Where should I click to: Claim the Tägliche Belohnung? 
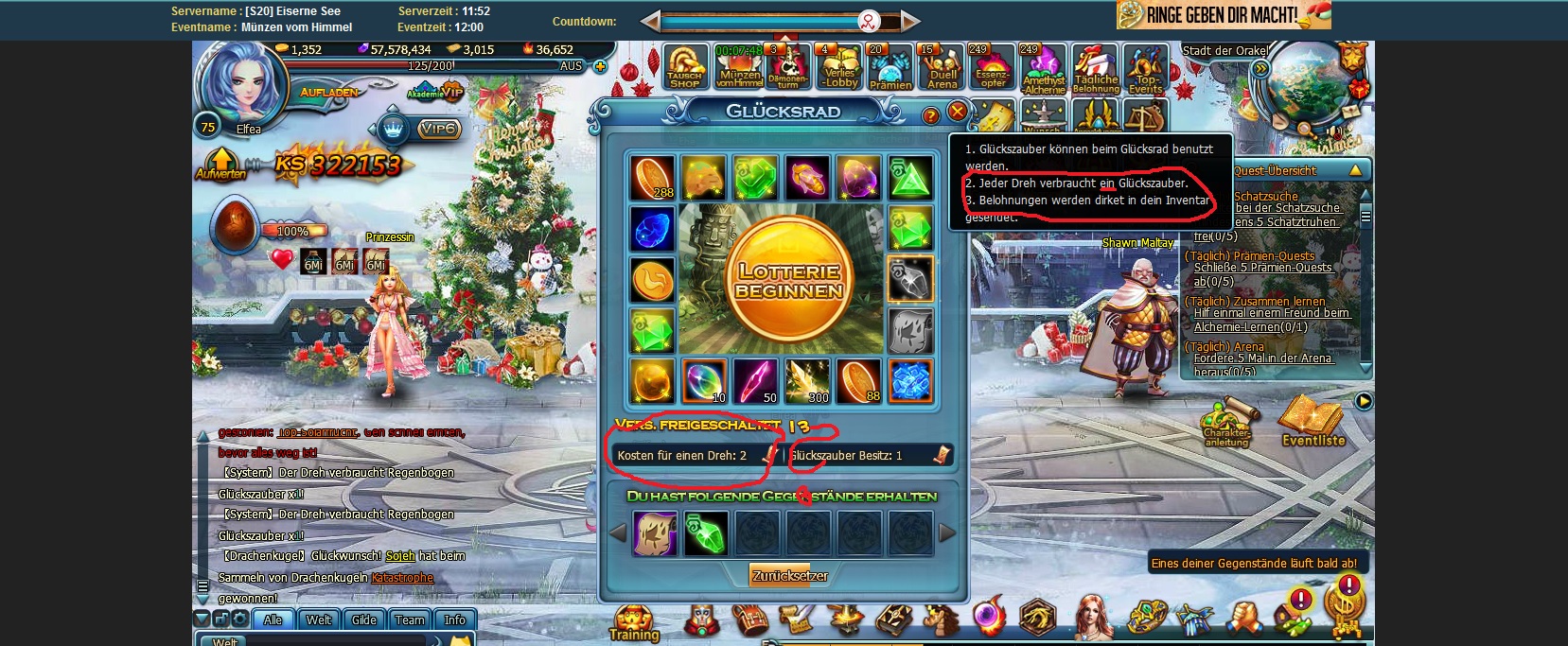(1096, 68)
